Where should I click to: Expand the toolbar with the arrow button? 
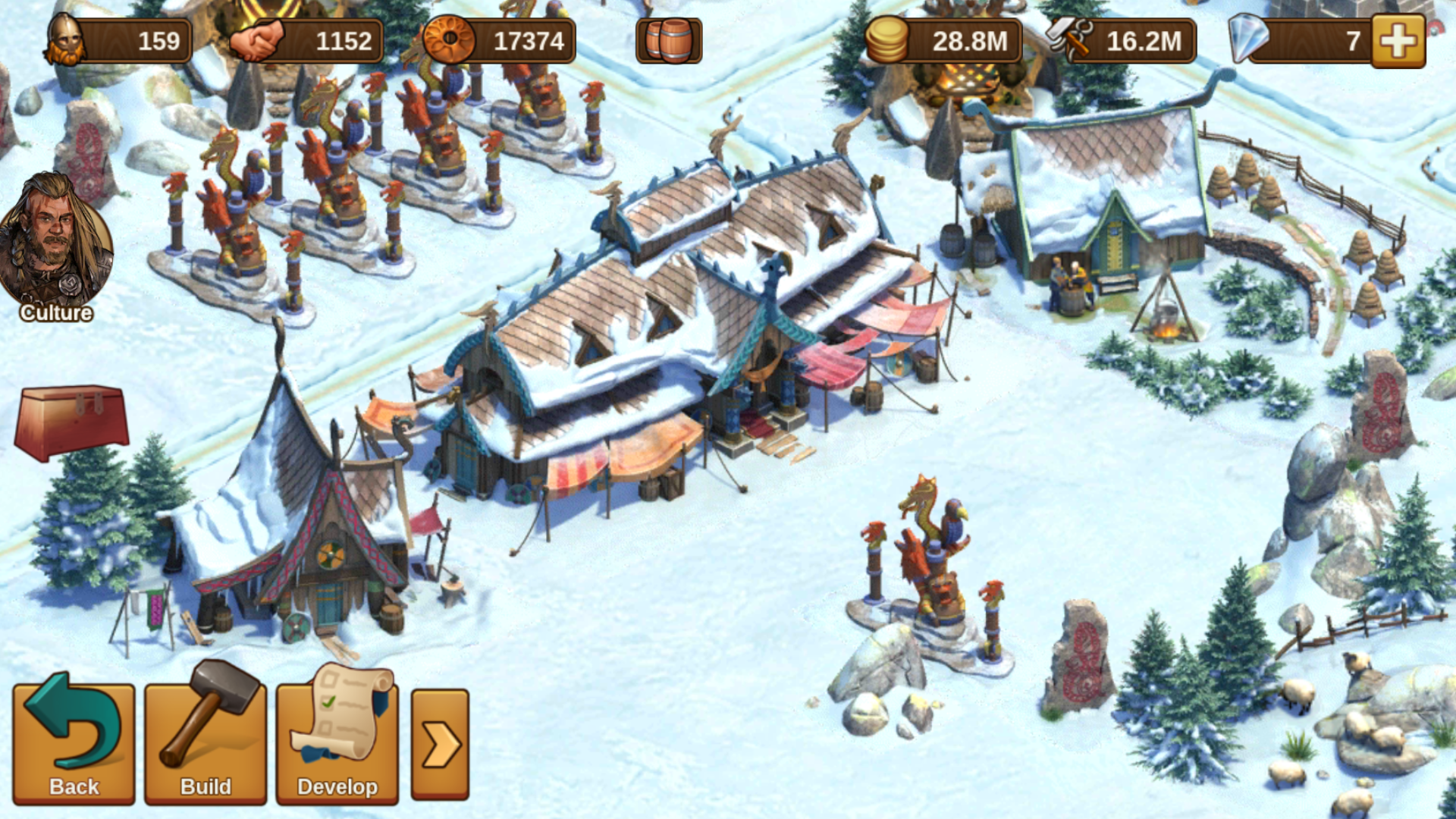[440, 745]
